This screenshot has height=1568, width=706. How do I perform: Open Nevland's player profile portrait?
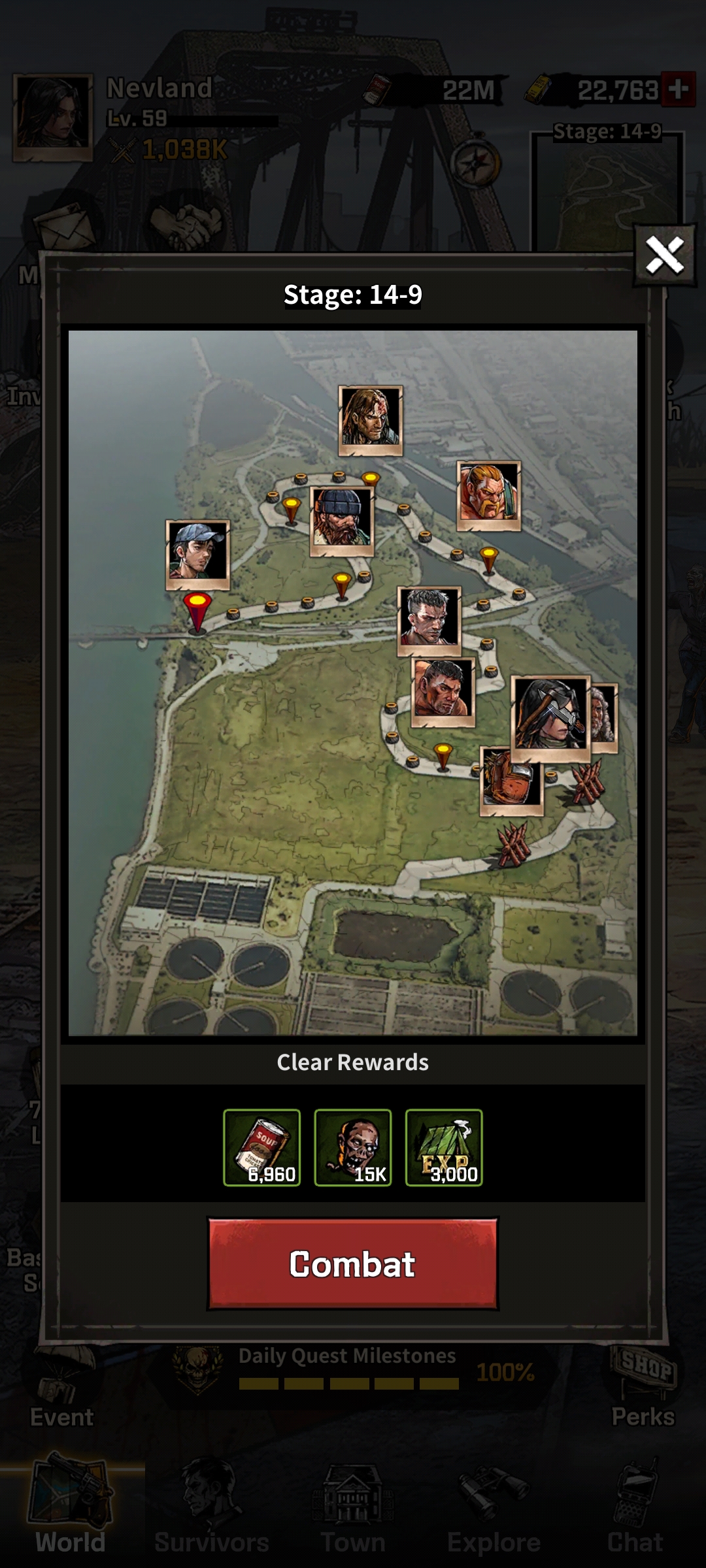pos(52,118)
